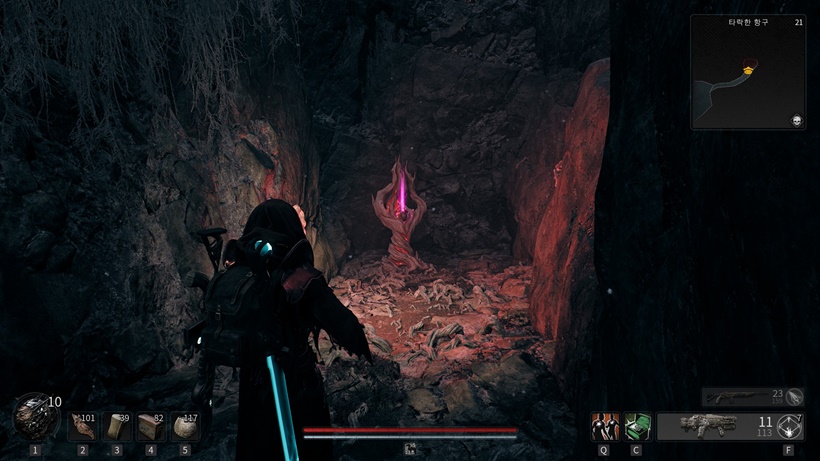This screenshot has height=461, width=820.
Task: Click the yellow player marker on minimap
Action: [747, 69]
